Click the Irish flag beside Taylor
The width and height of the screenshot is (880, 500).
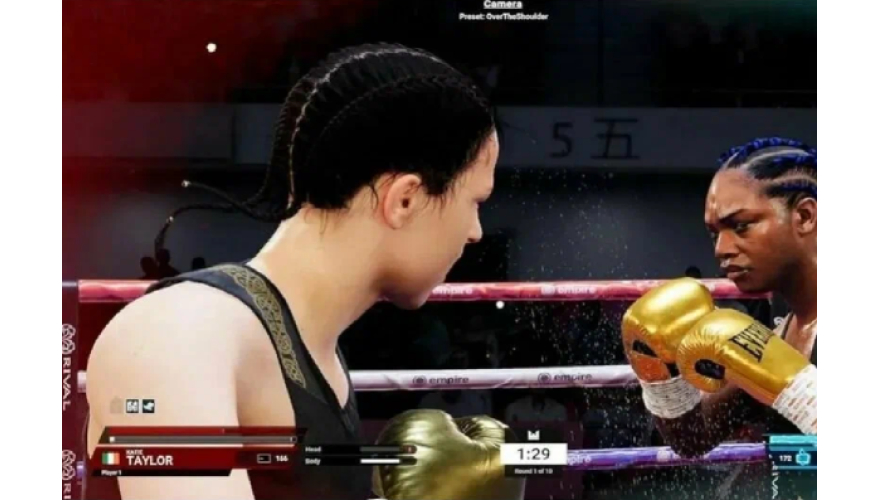click(111, 459)
